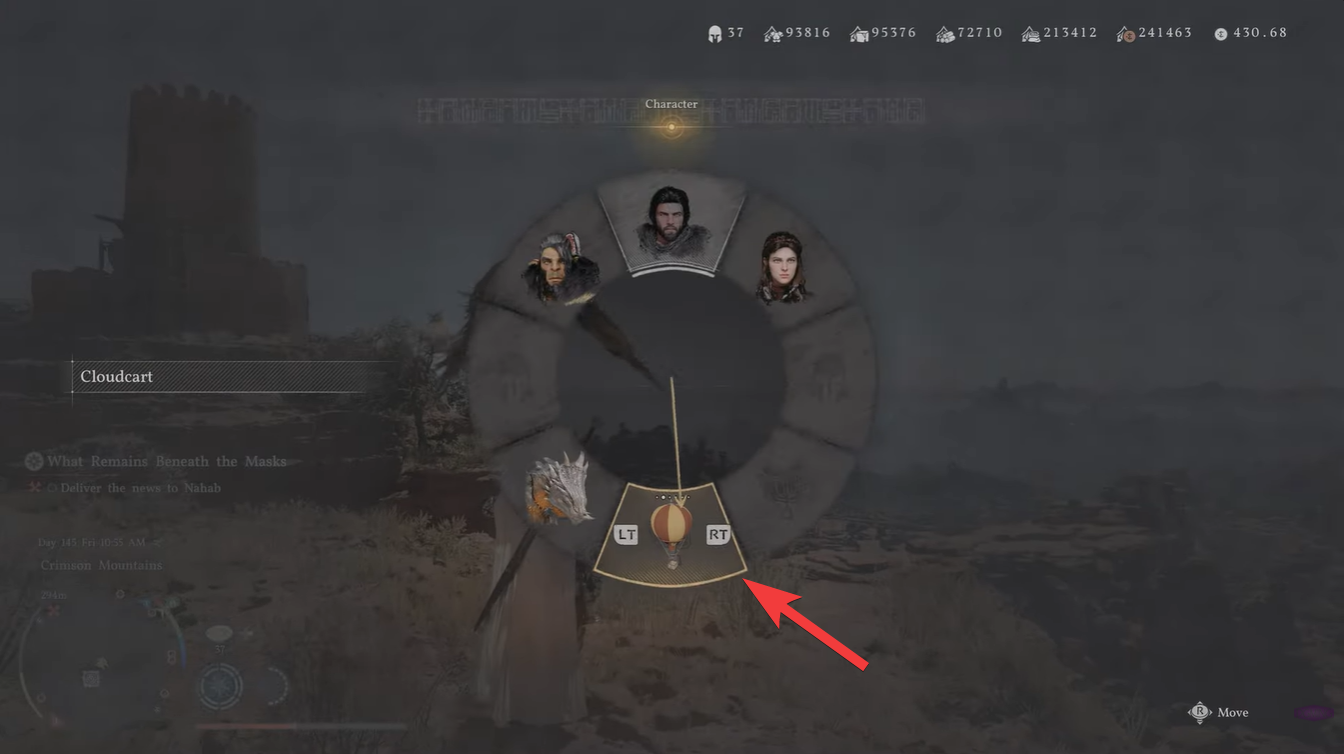Click the Cloudcart label on the left
Image resolution: width=1344 pixels, height=754 pixels.
click(x=116, y=377)
